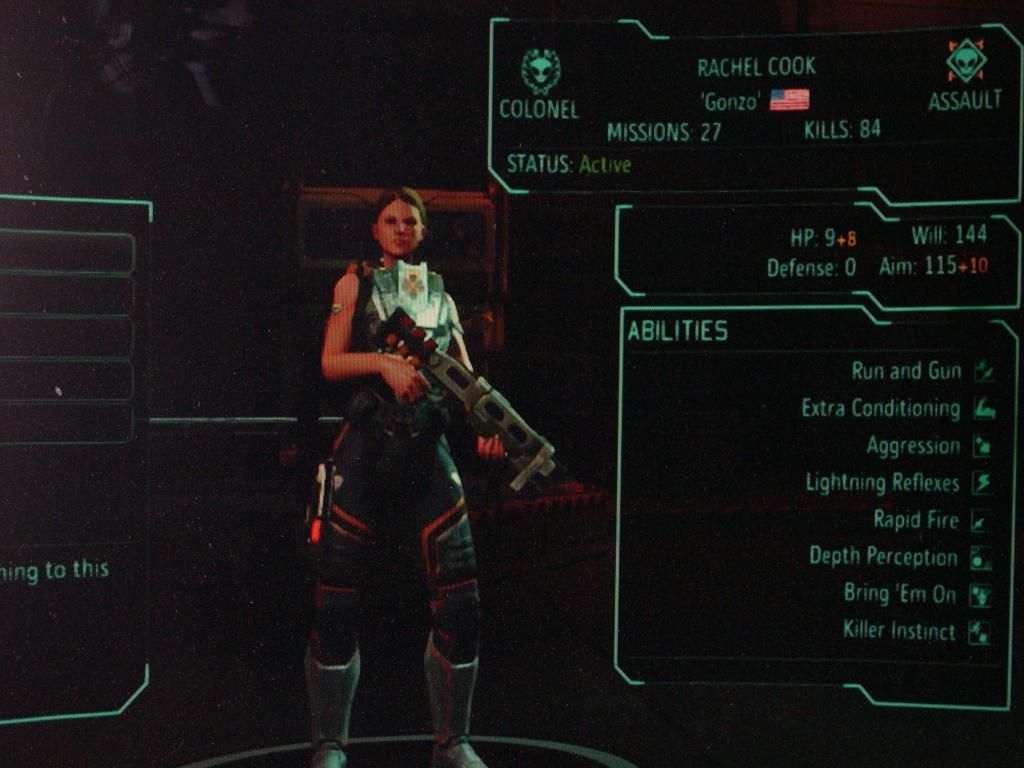Select the Extra Conditioning ability
The image size is (1024, 768).
(880, 408)
